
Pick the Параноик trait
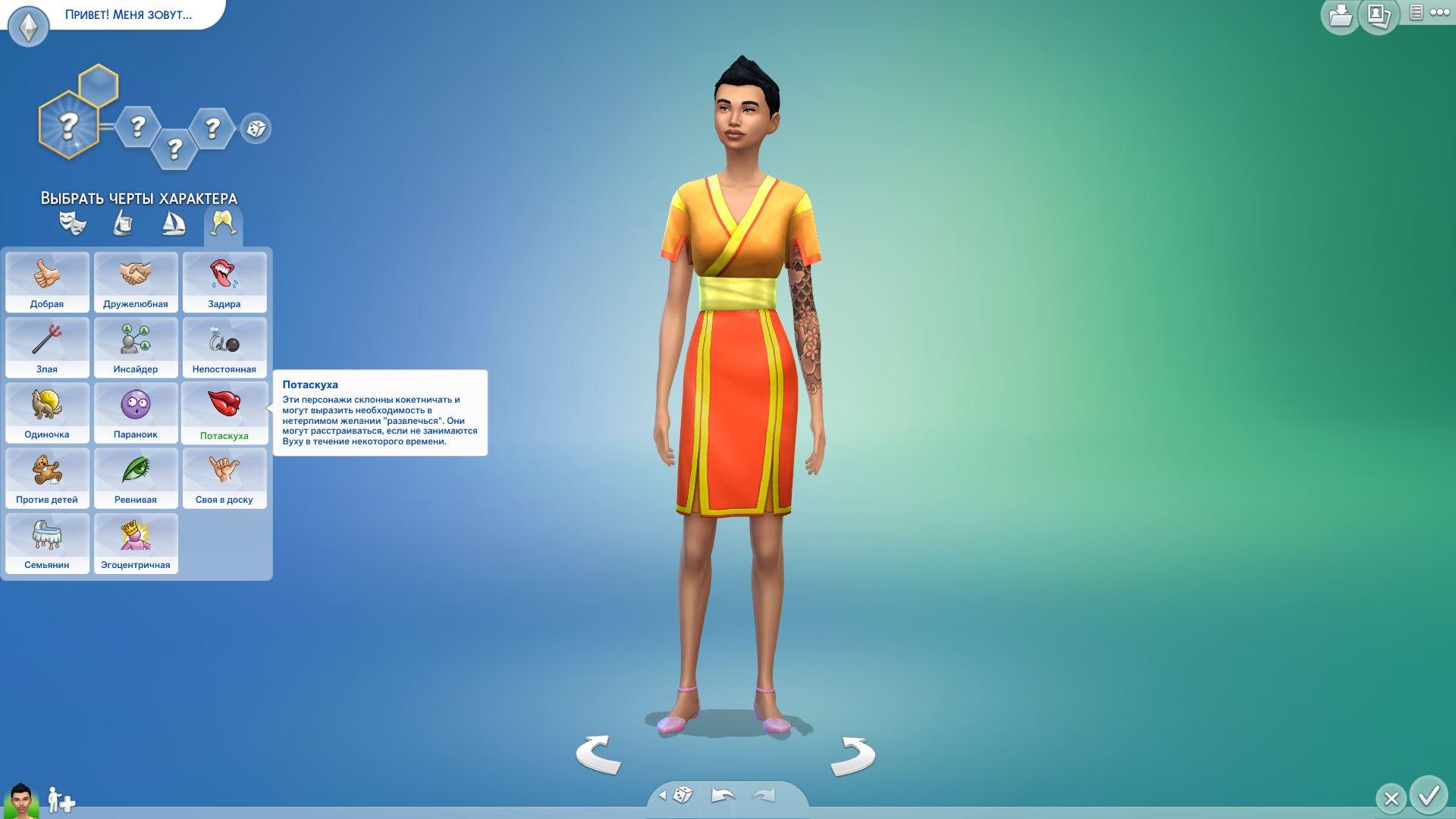[x=136, y=413]
